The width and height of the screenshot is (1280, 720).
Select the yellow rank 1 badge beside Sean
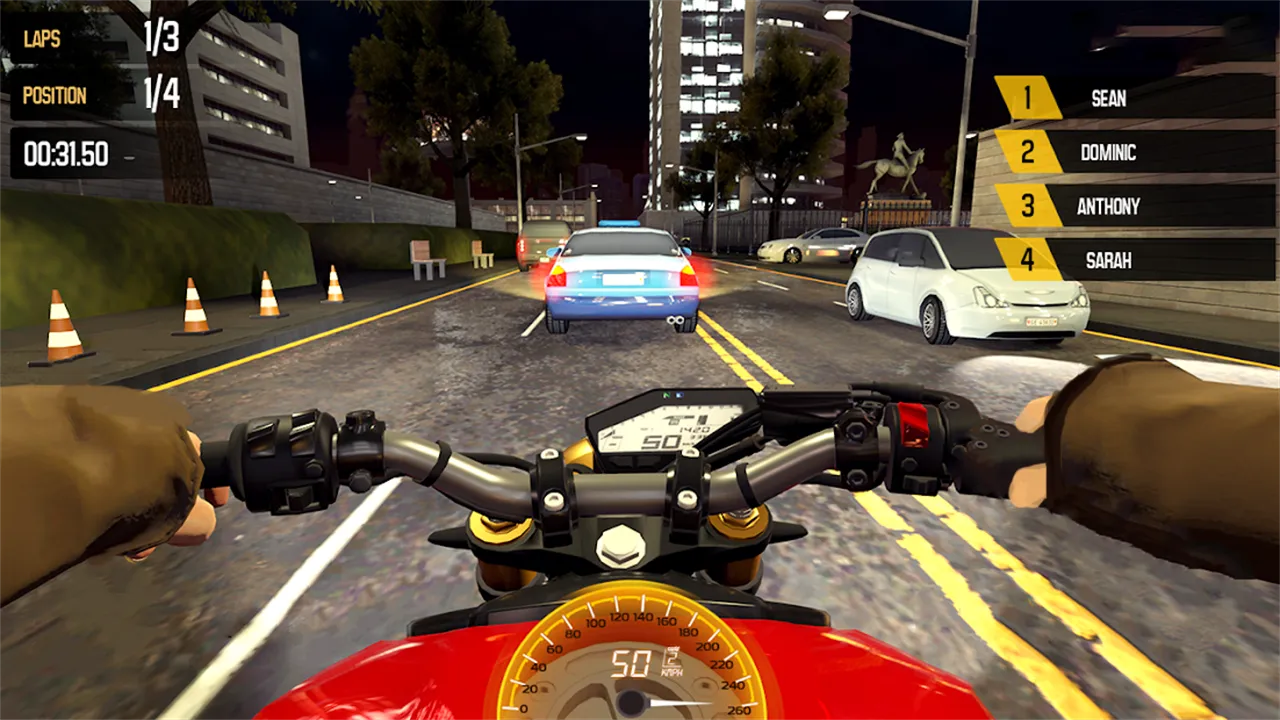pos(1027,99)
